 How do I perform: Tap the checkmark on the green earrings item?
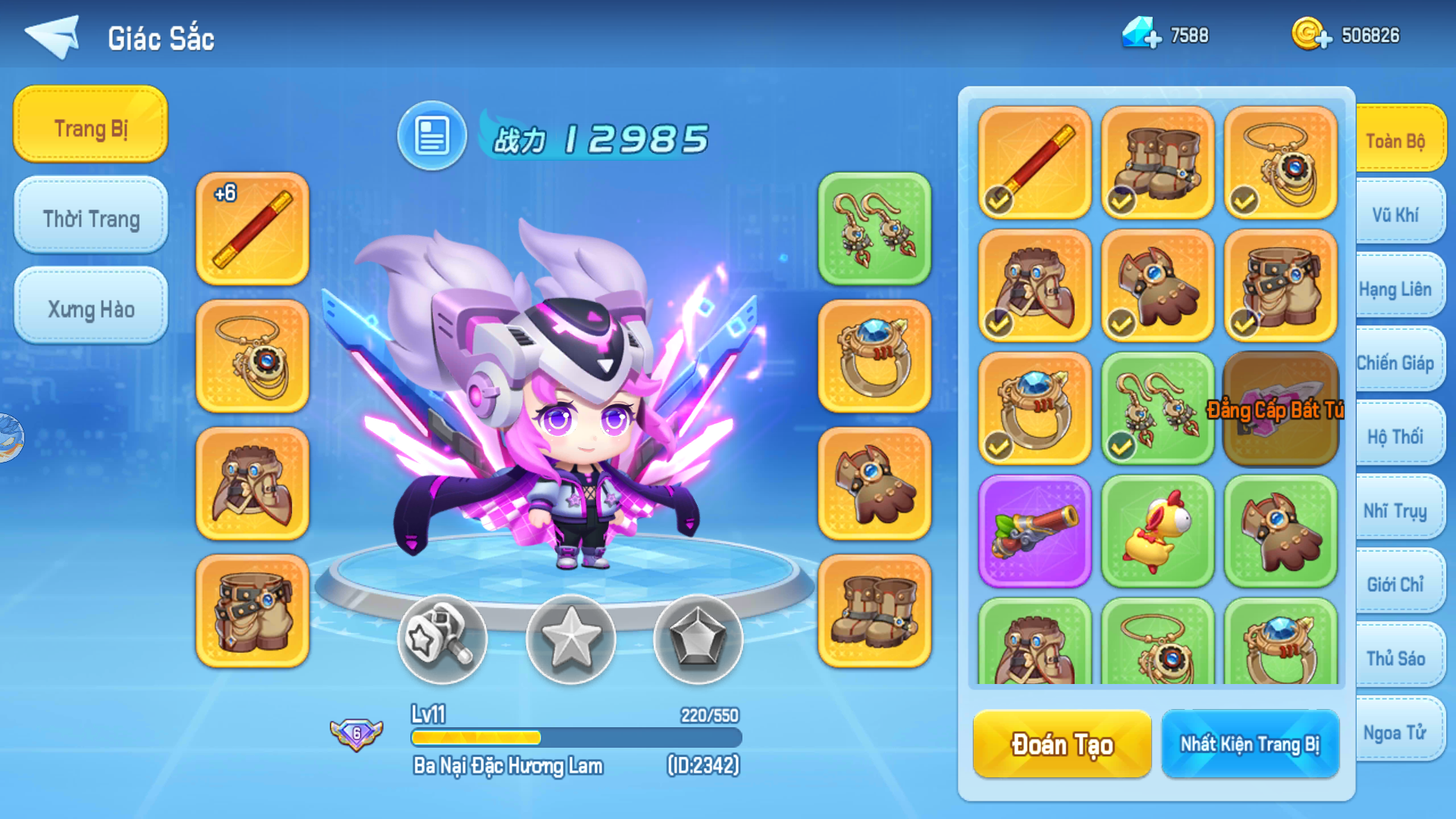(x=1122, y=447)
